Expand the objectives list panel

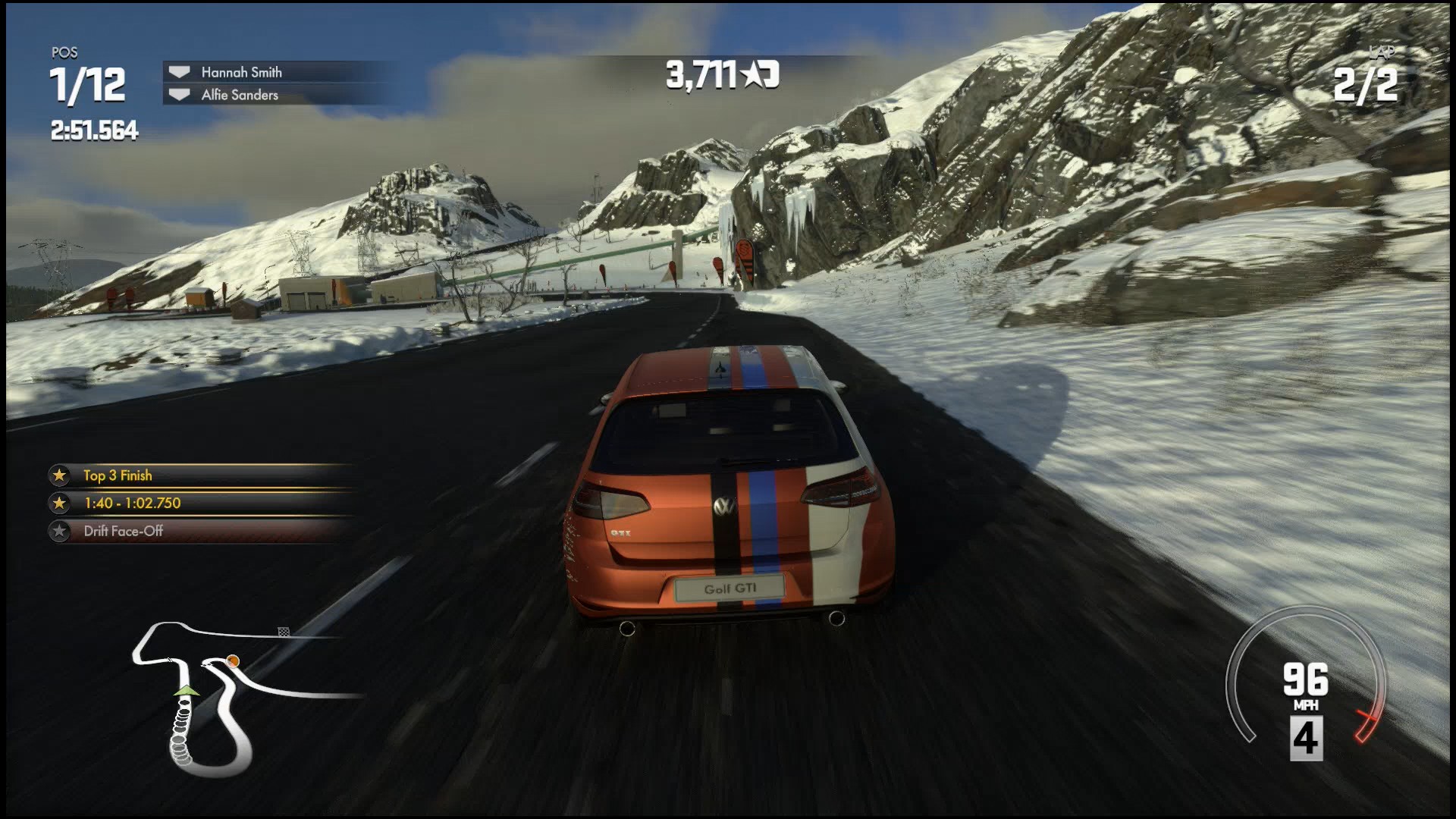(193, 504)
